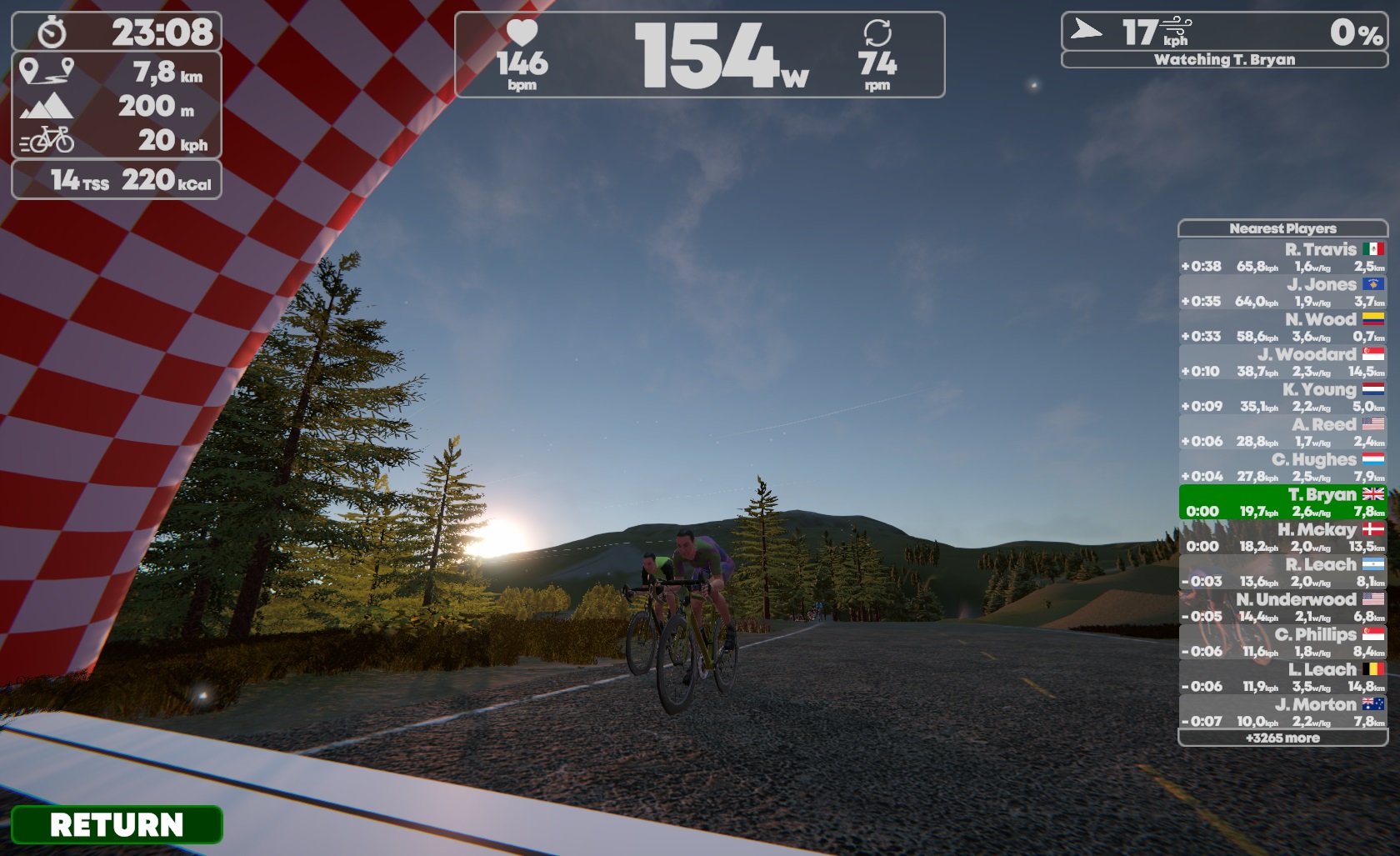Screen dimensions: 1400x856
Task: Click the green RETURN button
Action: 117,824
